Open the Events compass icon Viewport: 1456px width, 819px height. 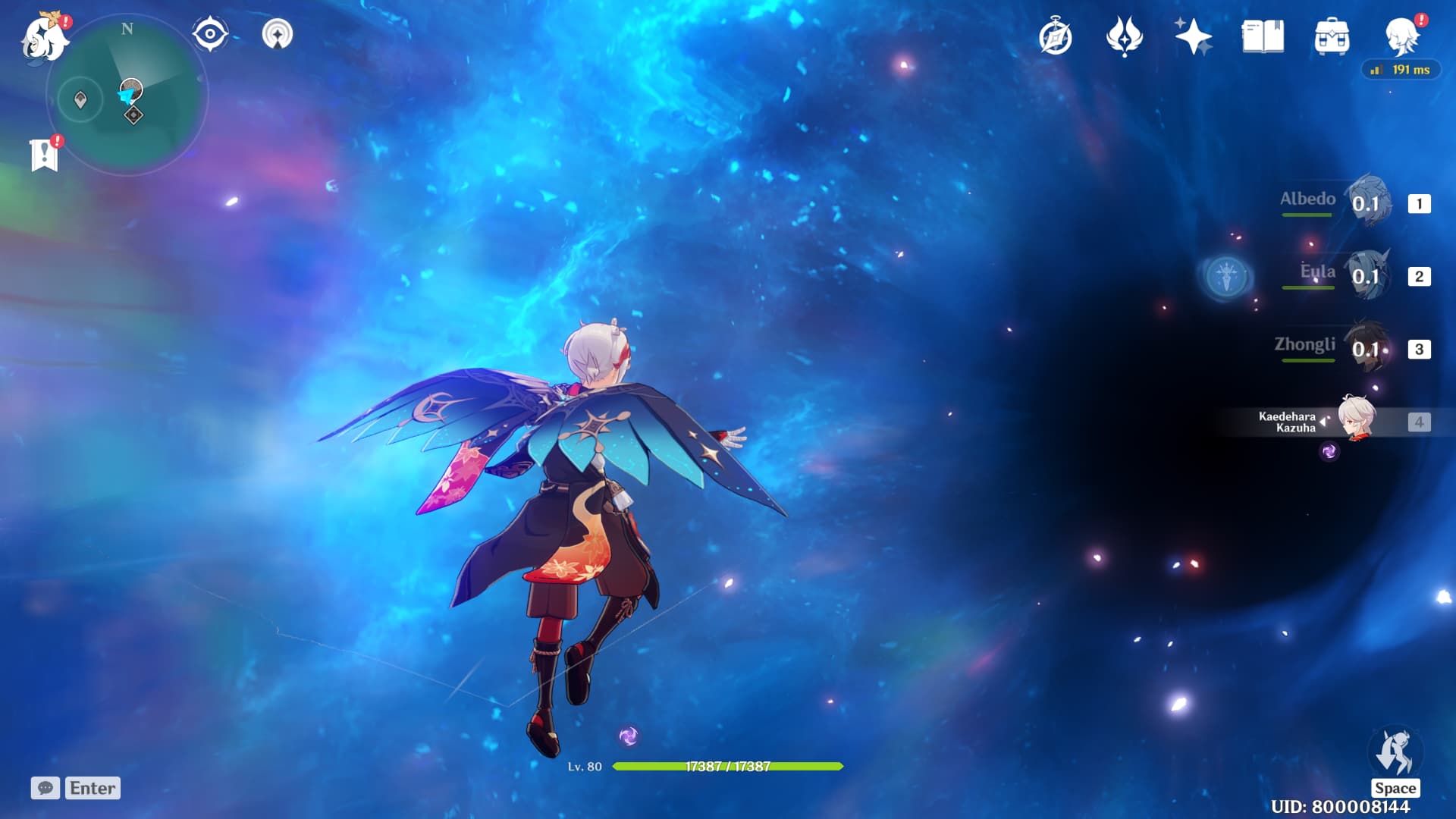[x=1056, y=37]
